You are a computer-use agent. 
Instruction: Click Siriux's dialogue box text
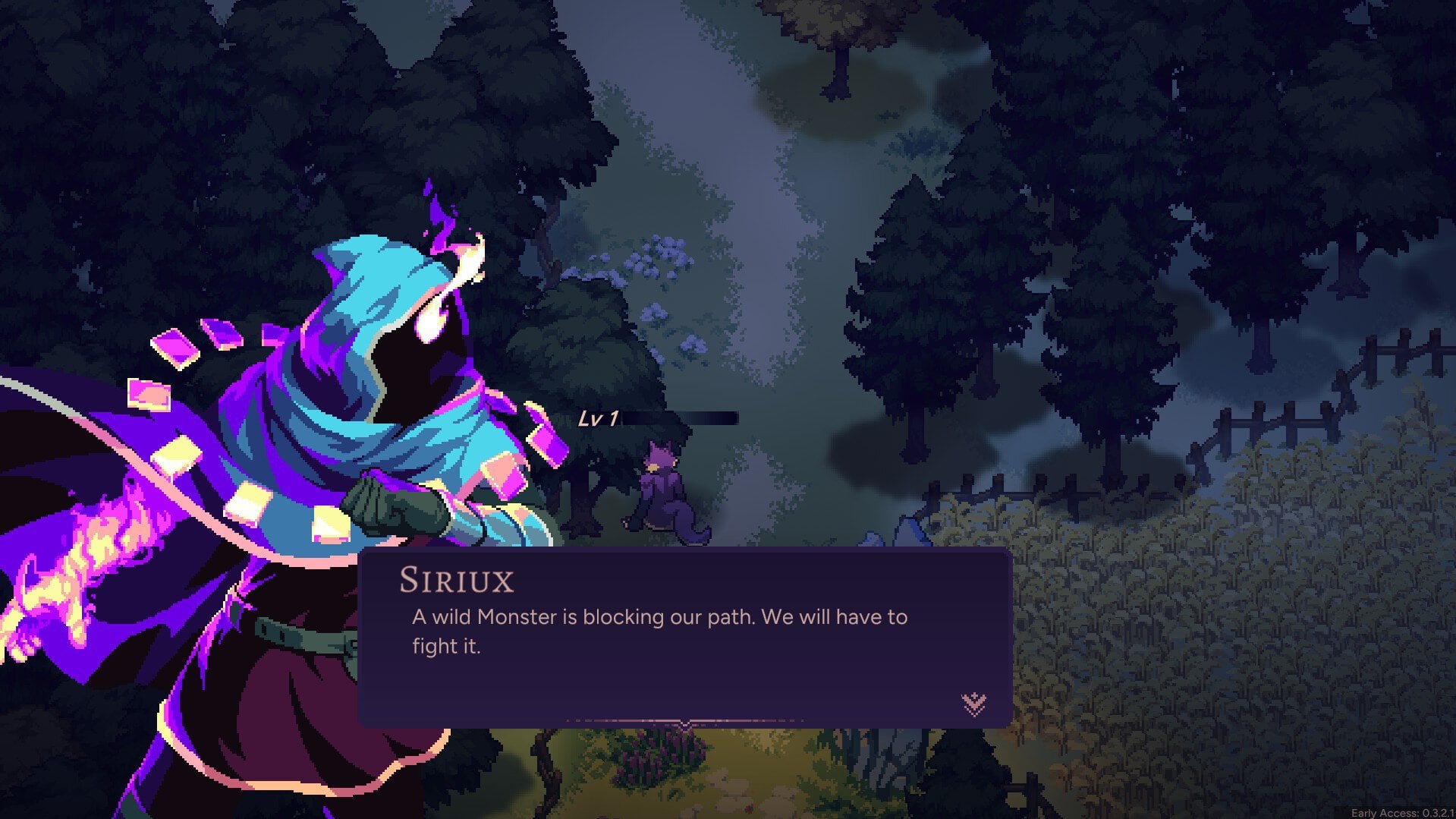pyautogui.click(x=659, y=631)
